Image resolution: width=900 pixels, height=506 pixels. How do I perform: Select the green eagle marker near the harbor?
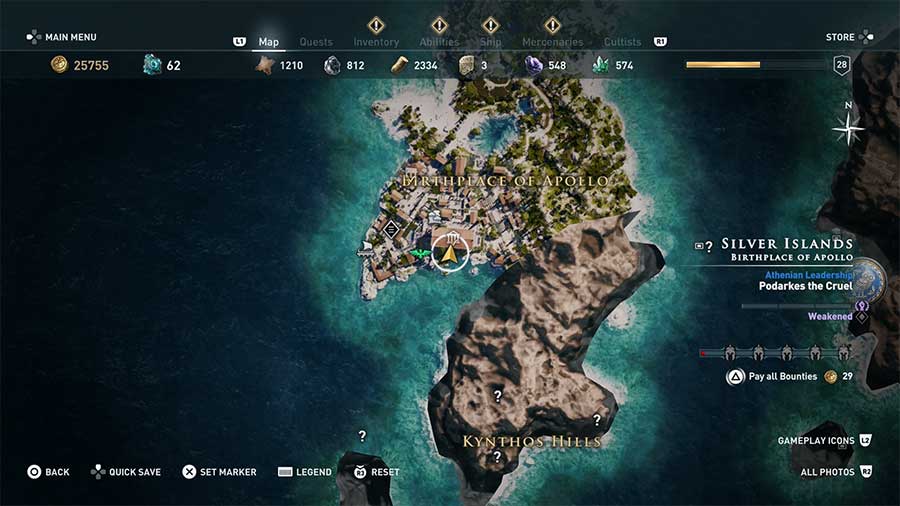tap(421, 256)
